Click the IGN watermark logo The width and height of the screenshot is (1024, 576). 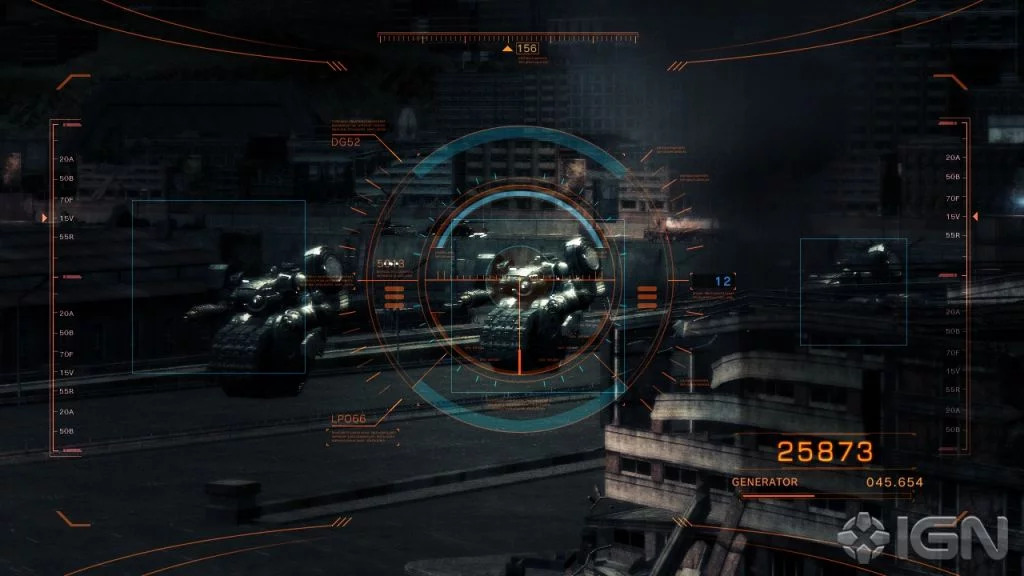click(923, 538)
